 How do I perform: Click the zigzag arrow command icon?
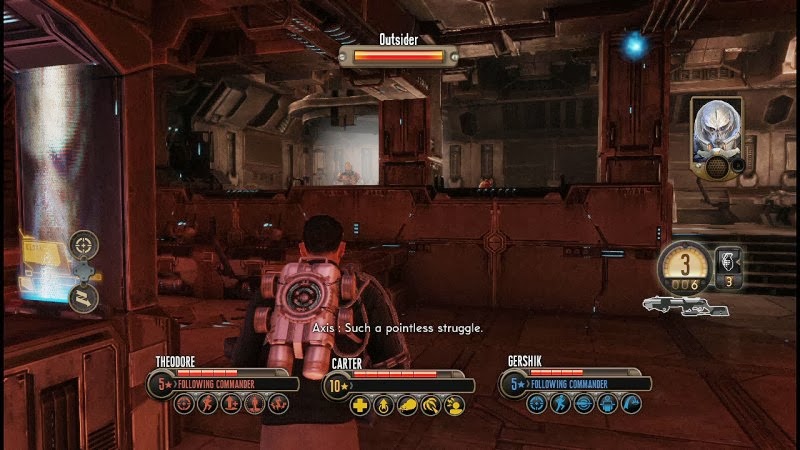pos(85,297)
